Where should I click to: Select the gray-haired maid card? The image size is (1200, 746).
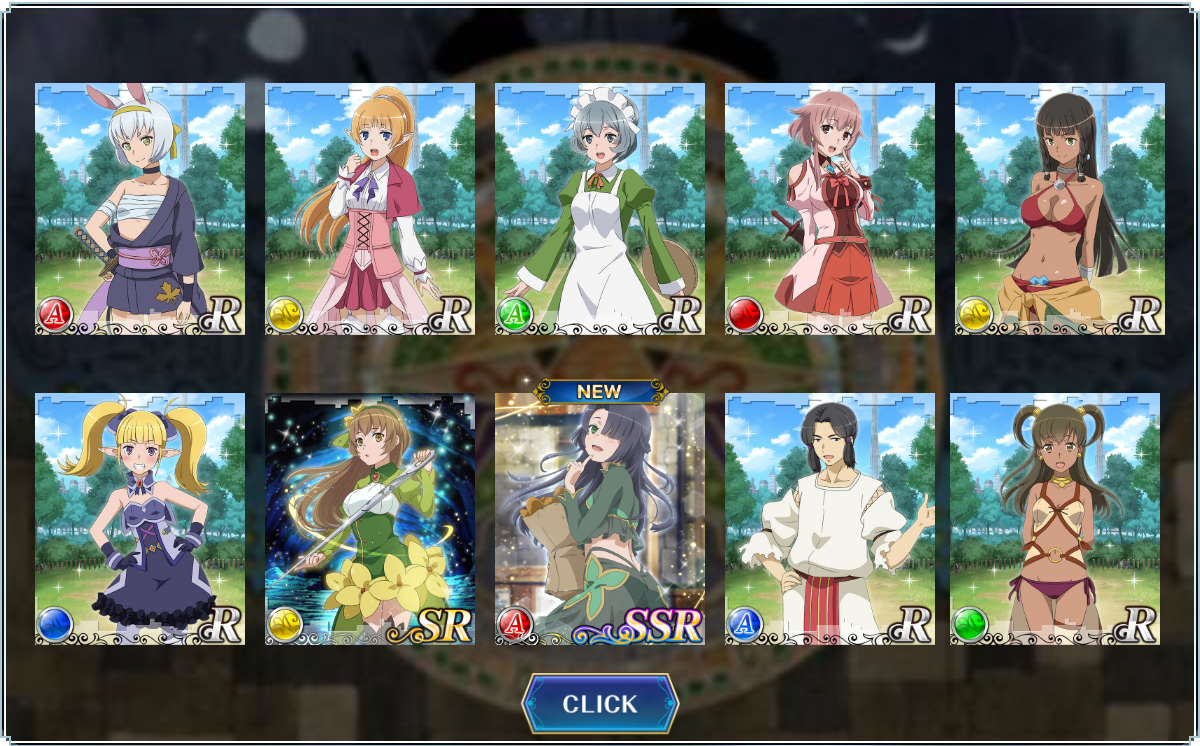tap(600, 209)
